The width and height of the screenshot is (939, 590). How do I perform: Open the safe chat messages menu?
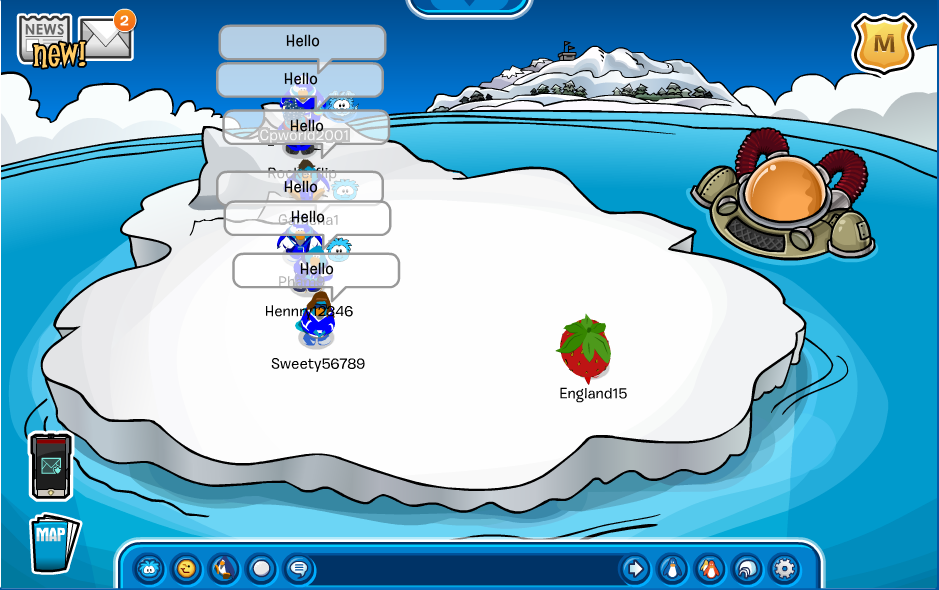click(x=298, y=569)
